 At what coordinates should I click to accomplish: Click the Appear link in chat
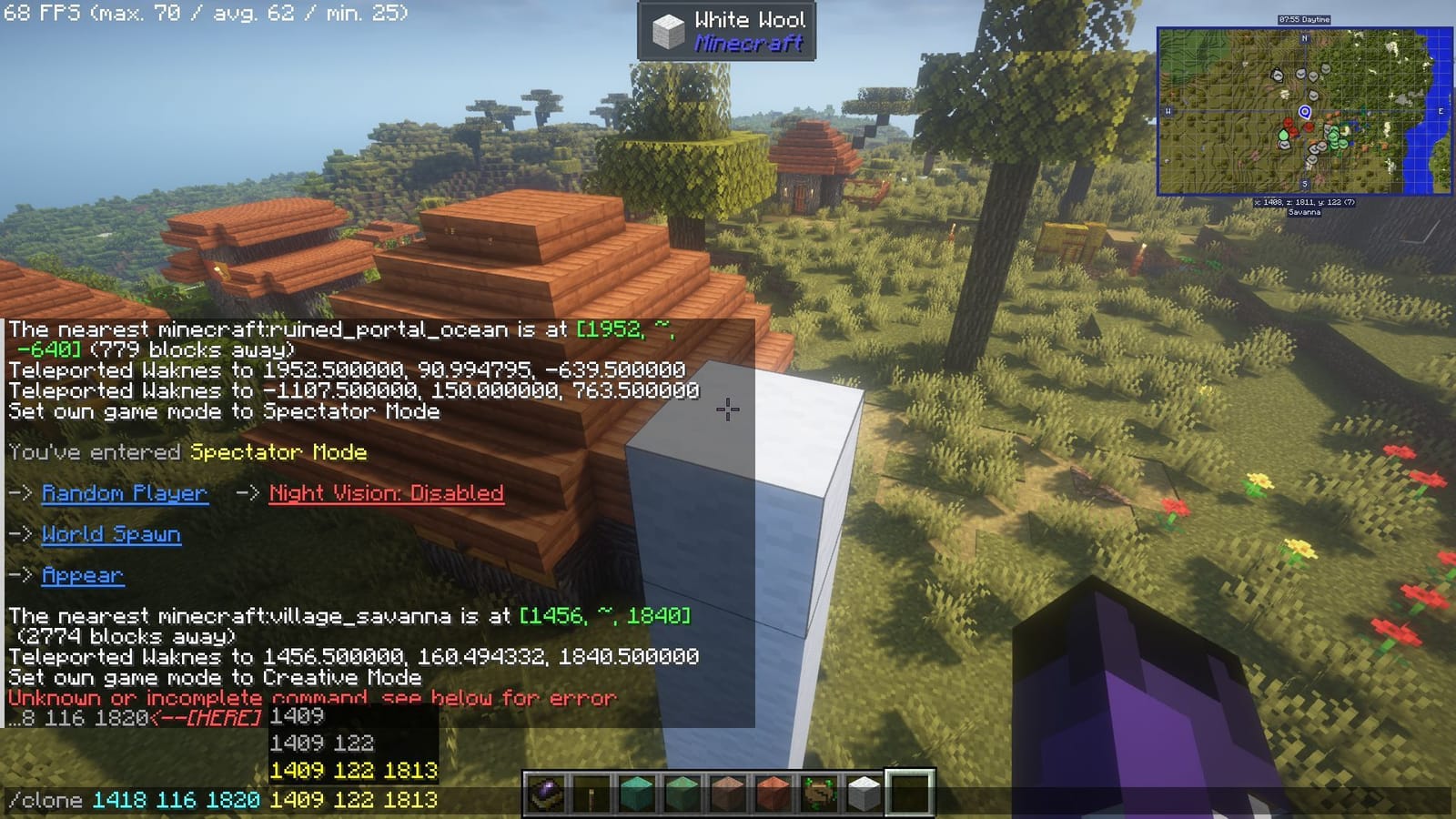click(x=83, y=577)
